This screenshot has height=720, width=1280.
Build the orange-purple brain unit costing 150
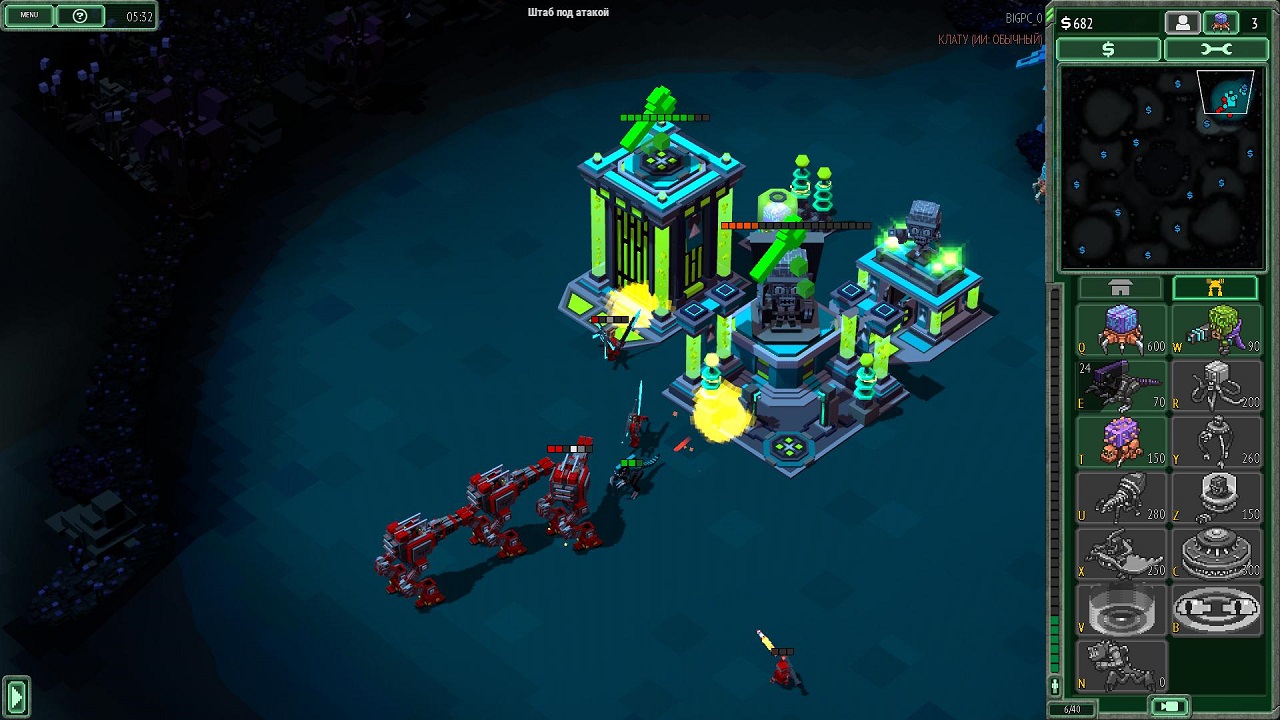tap(1121, 442)
